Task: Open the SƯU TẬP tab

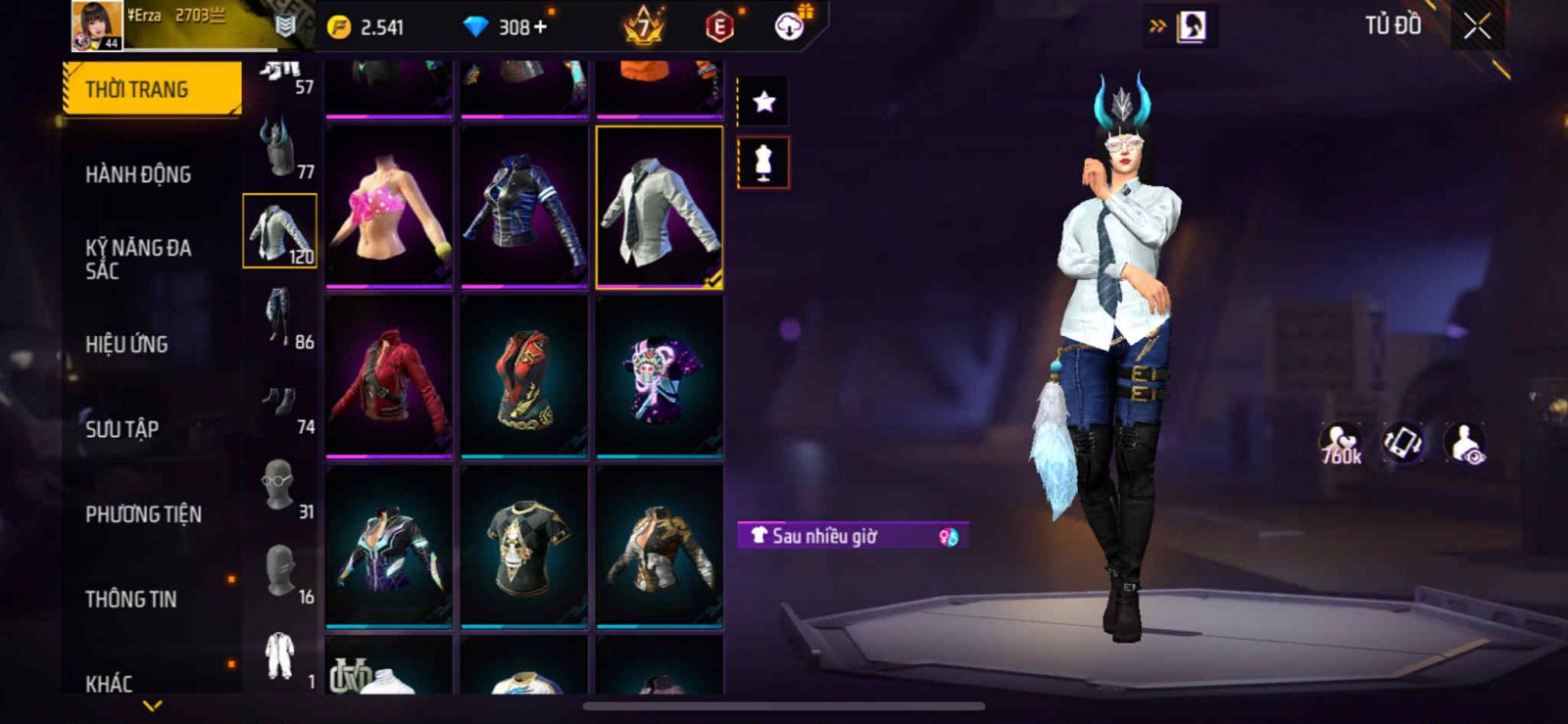Action: point(122,428)
